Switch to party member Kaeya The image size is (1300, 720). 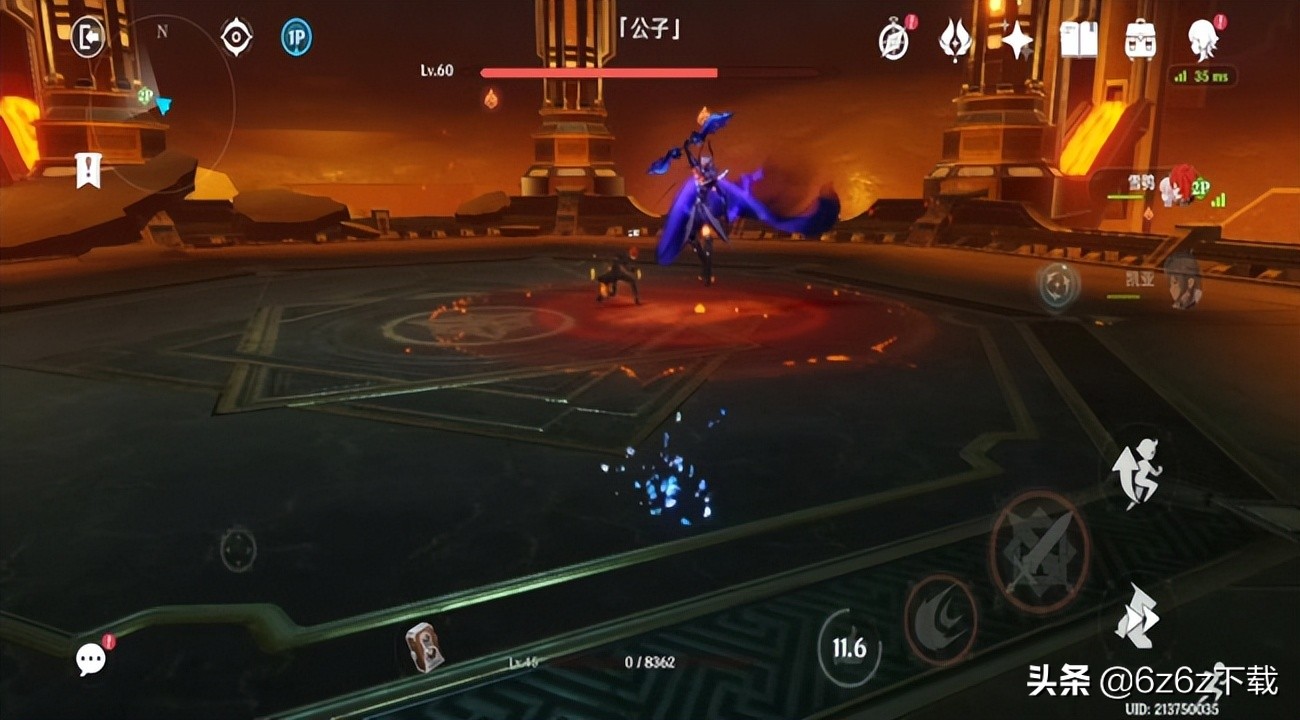(1182, 279)
